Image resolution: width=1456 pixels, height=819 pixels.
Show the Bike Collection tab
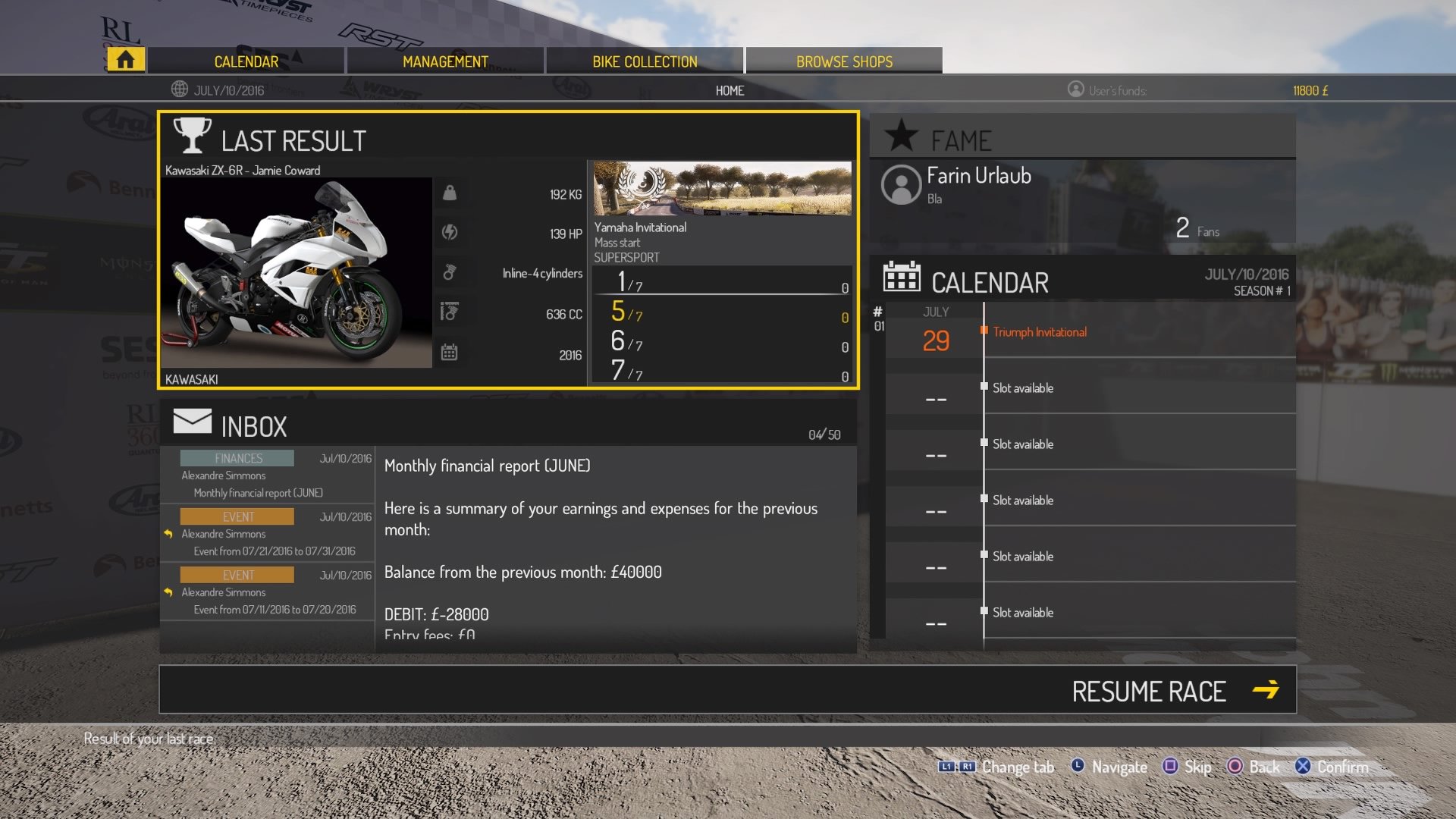pyautogui.click(x=645, y=61)
